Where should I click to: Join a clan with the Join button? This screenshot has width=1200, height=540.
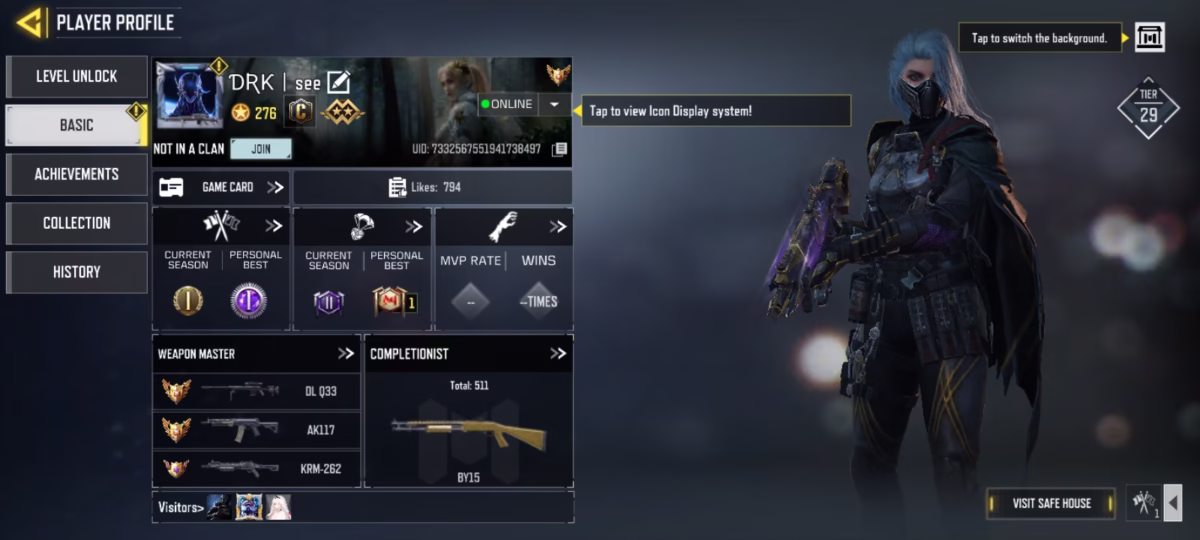click(x=260, y=149)
